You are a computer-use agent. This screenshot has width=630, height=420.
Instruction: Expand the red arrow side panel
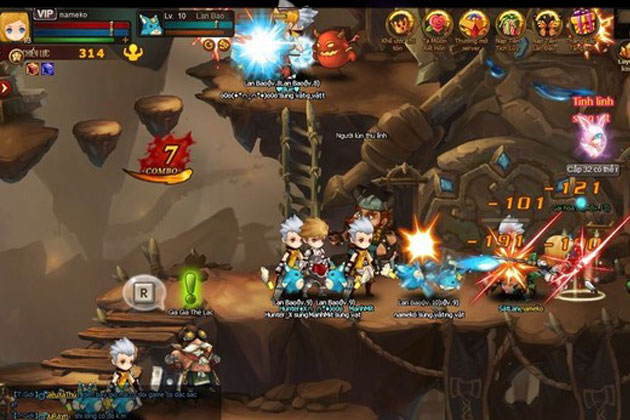tap(5, 88)
